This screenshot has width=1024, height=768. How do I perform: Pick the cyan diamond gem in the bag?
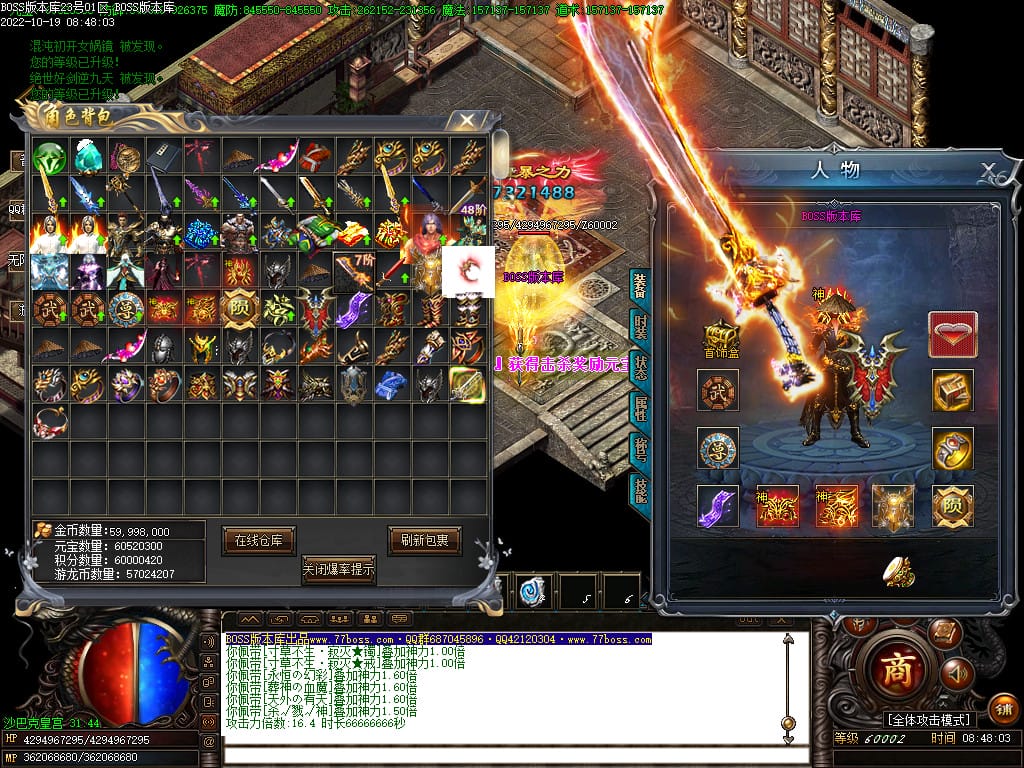[88, 158]
